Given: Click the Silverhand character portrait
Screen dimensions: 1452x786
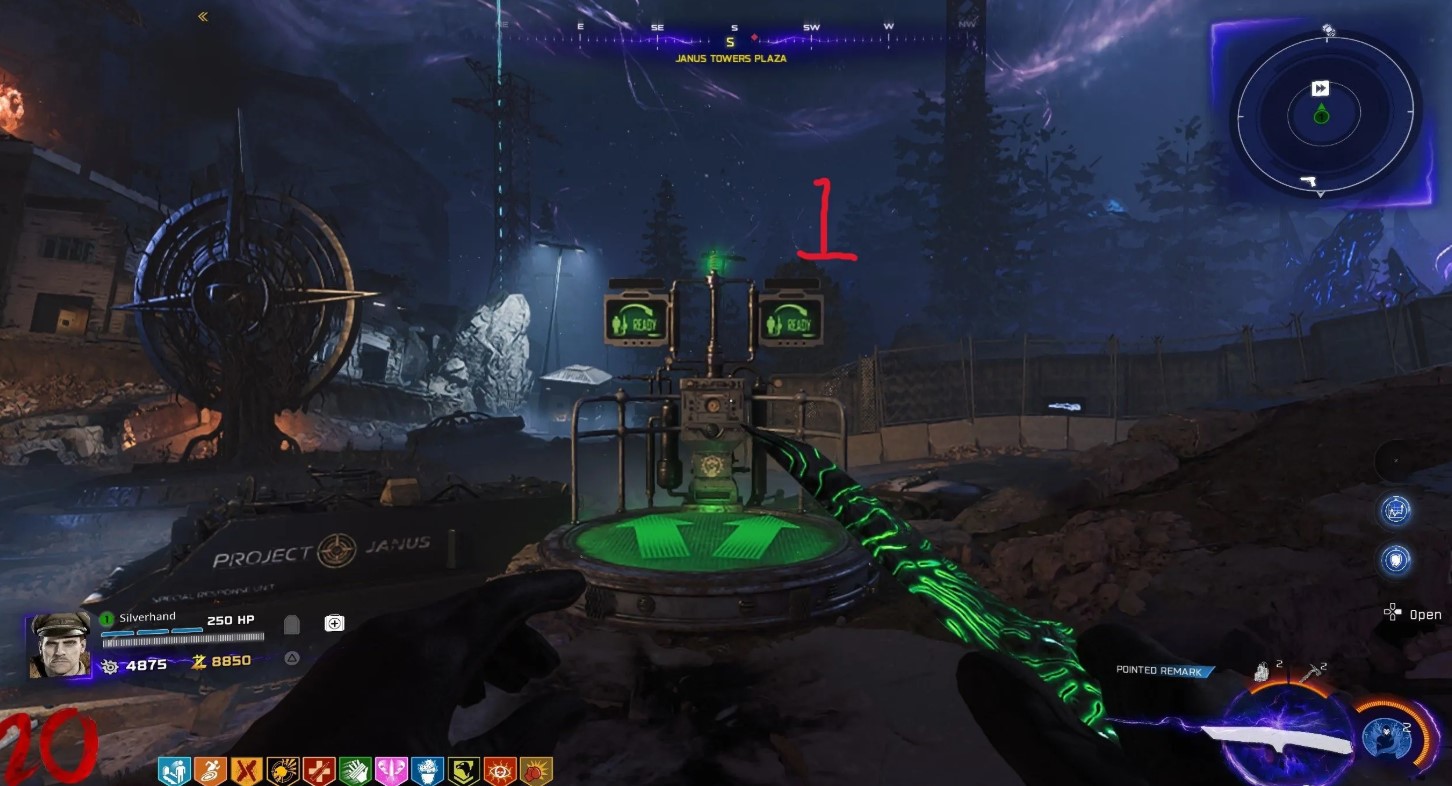Looking at the screenshot, I should 60,645.
